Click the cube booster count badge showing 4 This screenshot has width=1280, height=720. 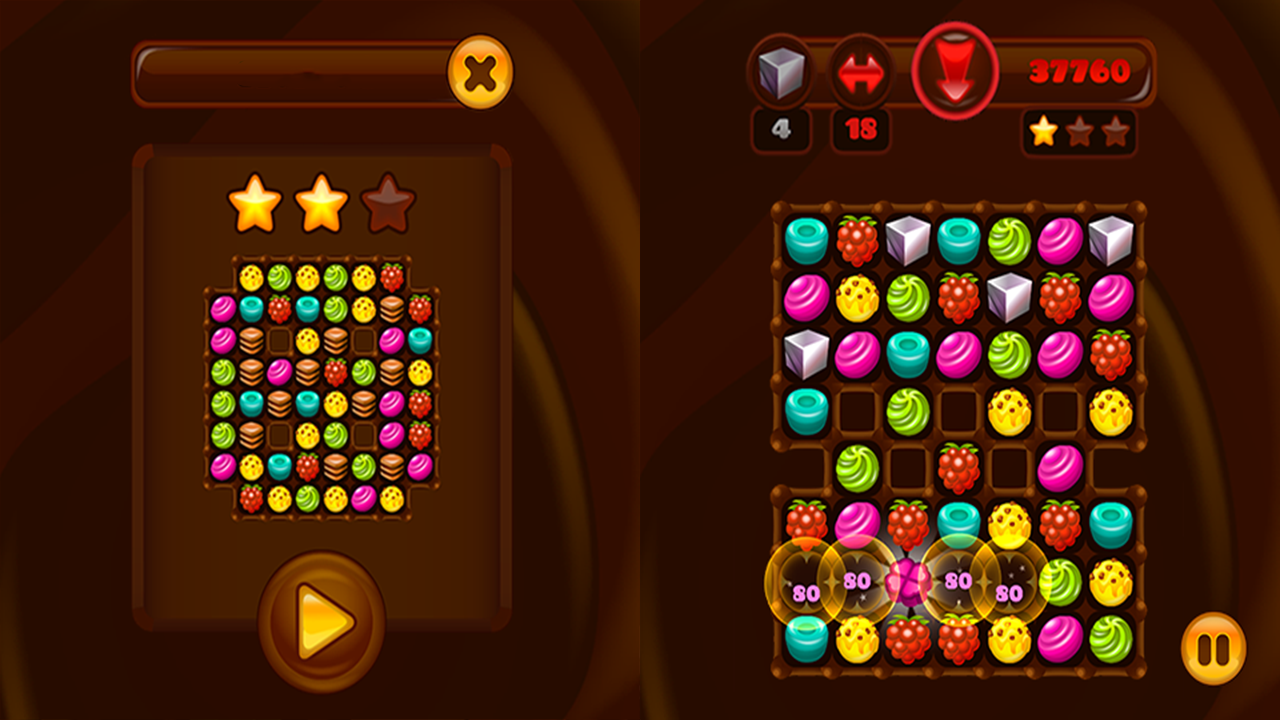coord(780,131)
